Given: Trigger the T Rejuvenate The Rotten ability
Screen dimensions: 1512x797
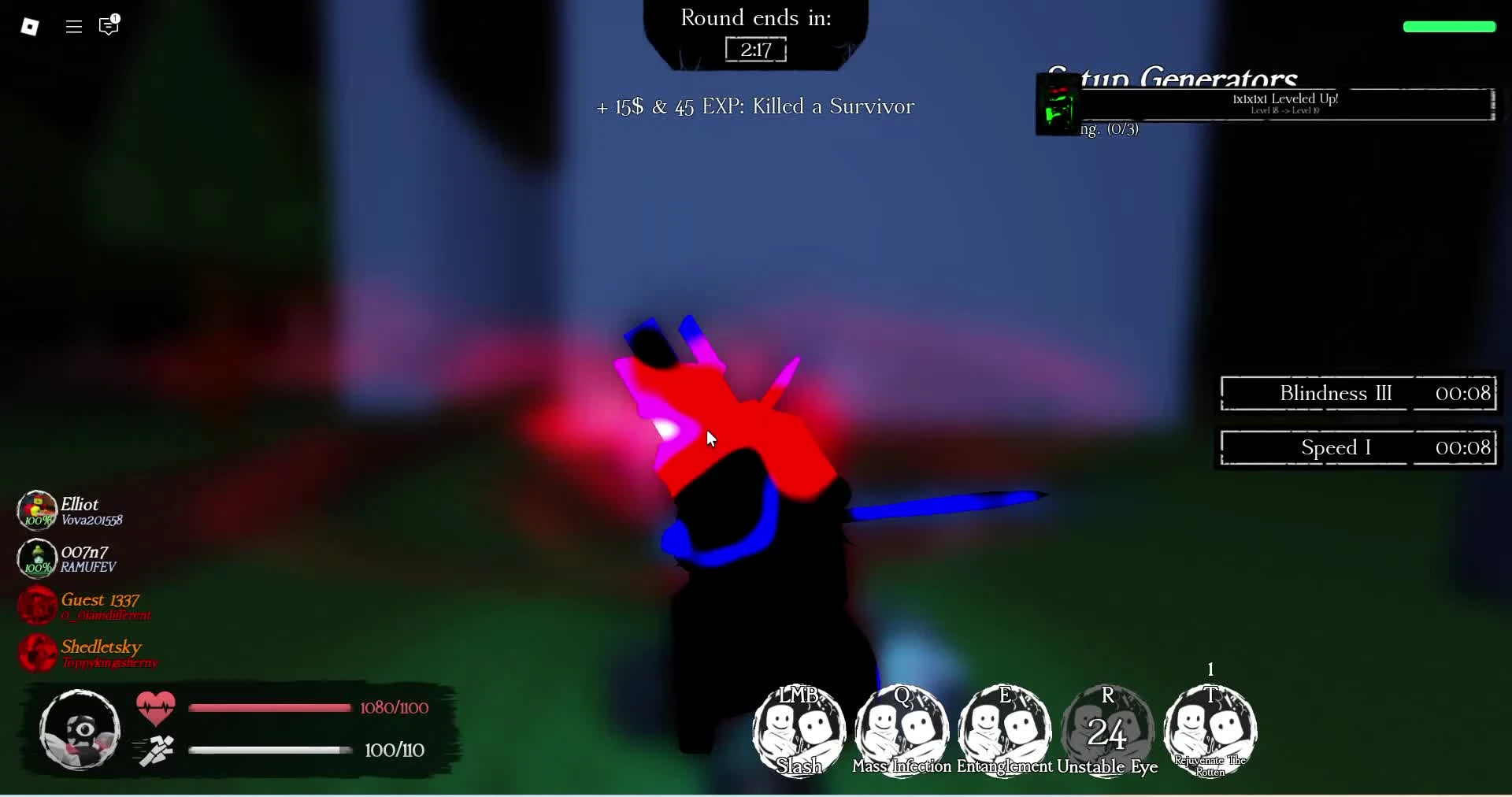Looking at the screenshot, I should coord(1210,731).
